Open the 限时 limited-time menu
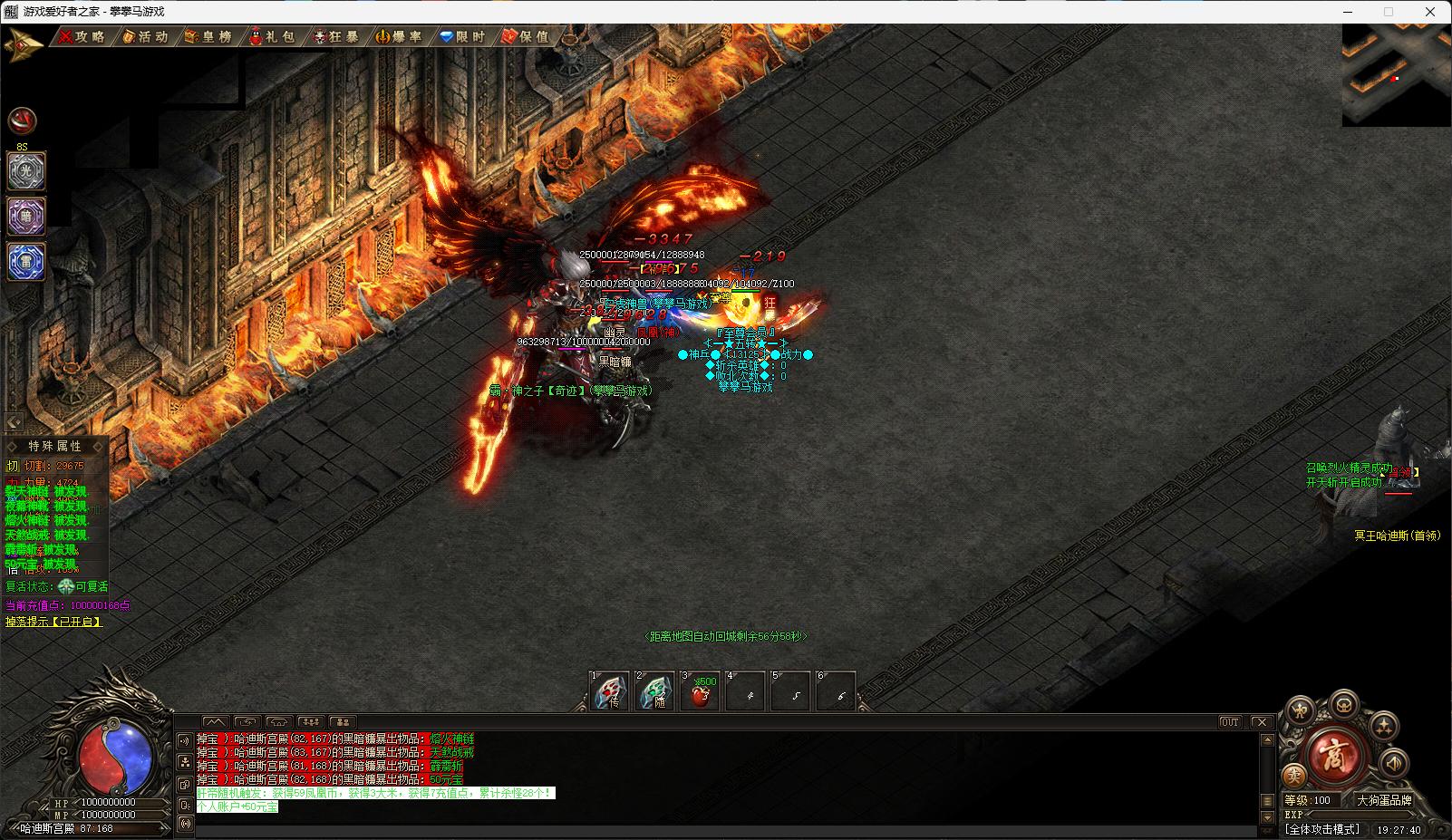 (463, 36)
